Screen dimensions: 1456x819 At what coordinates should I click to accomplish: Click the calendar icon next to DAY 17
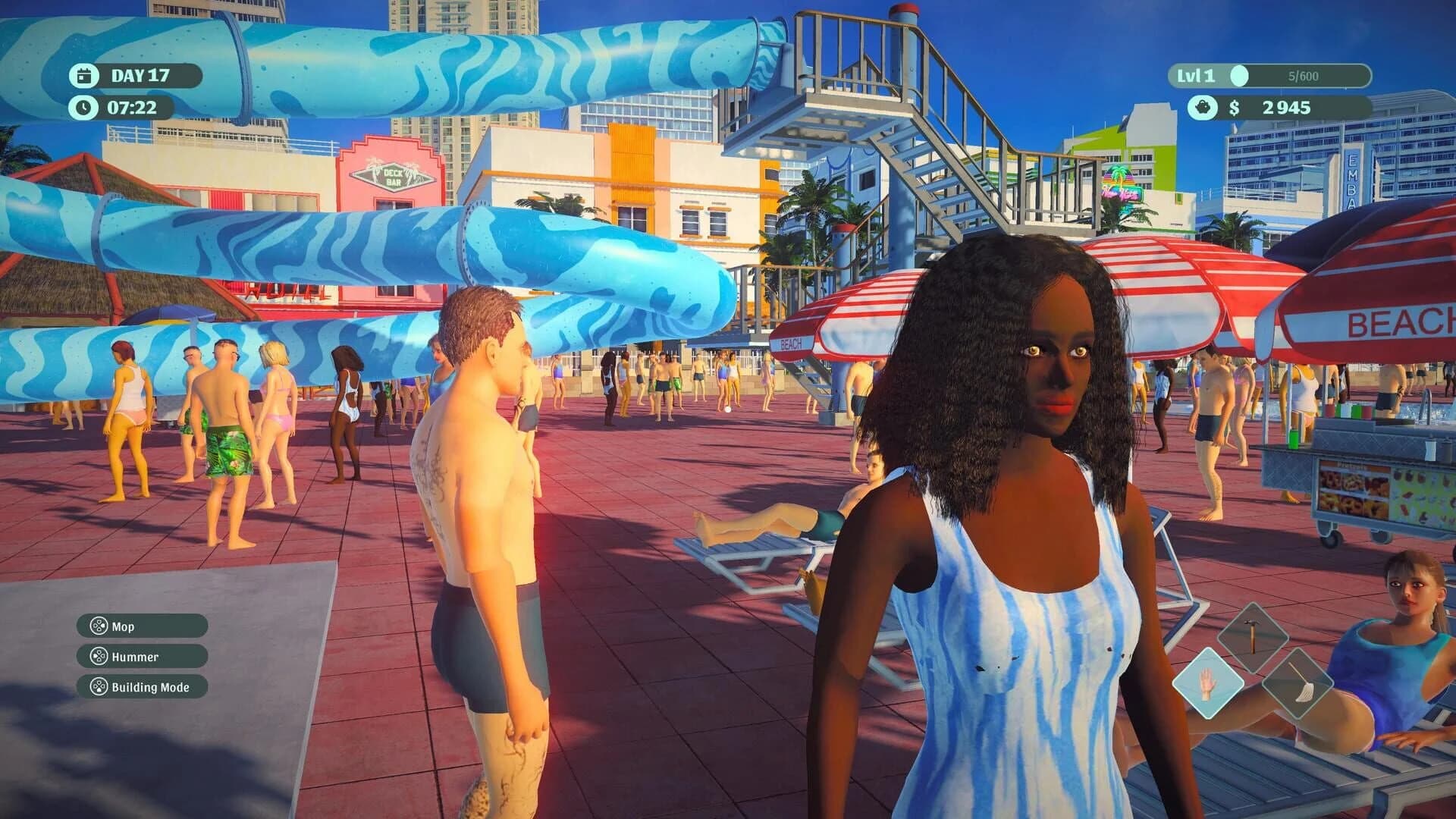(x=86, y=75)
